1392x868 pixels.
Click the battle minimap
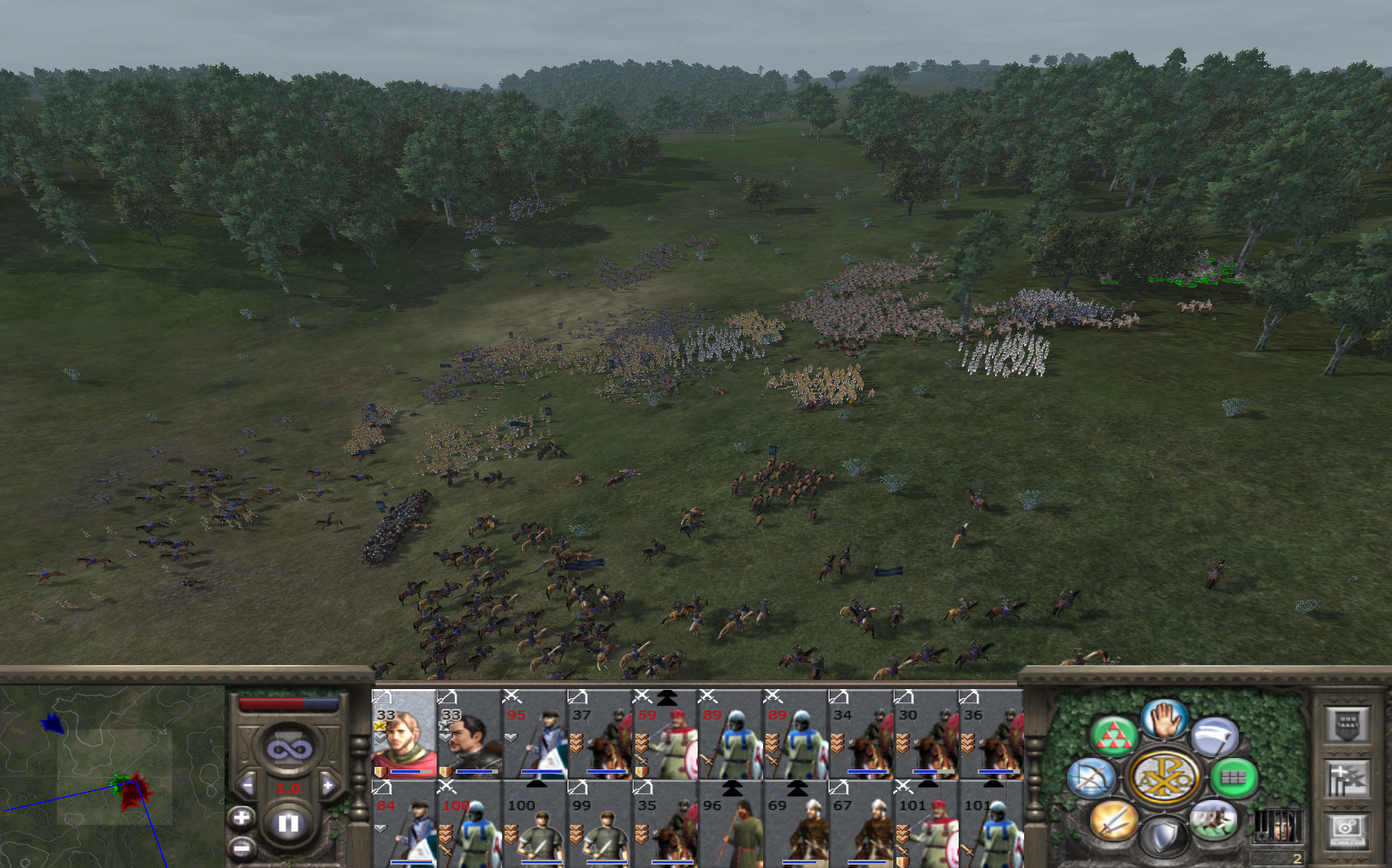112,774
